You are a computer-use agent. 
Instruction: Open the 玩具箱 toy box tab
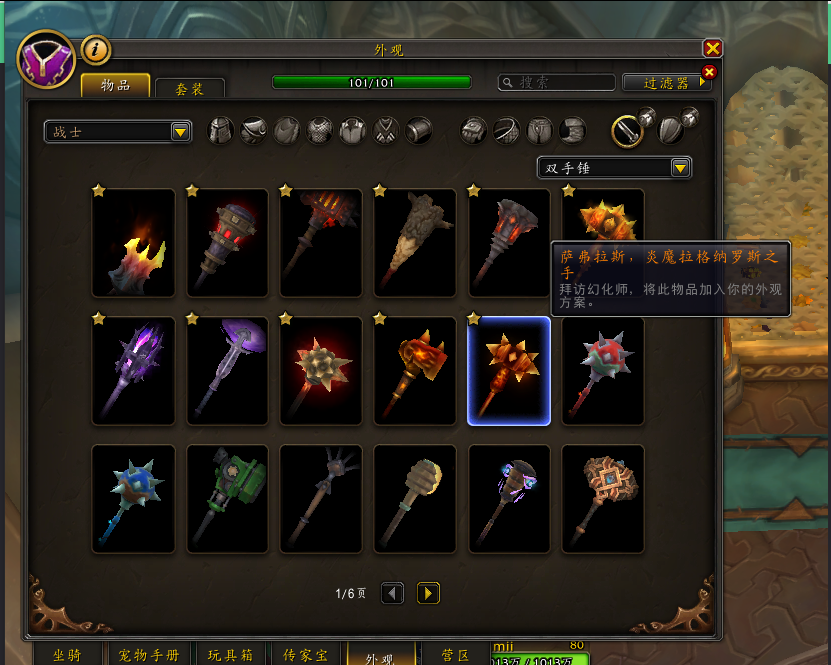click(231, 655)
